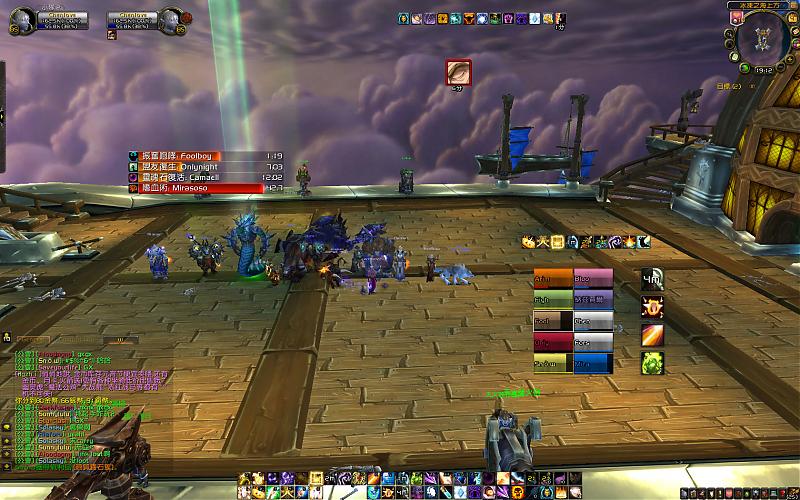This screenshot has width=800, height=500.
Task: Use the orange diagonal slash ability icon
Action: pyautogui.click(x=652, y=335)
